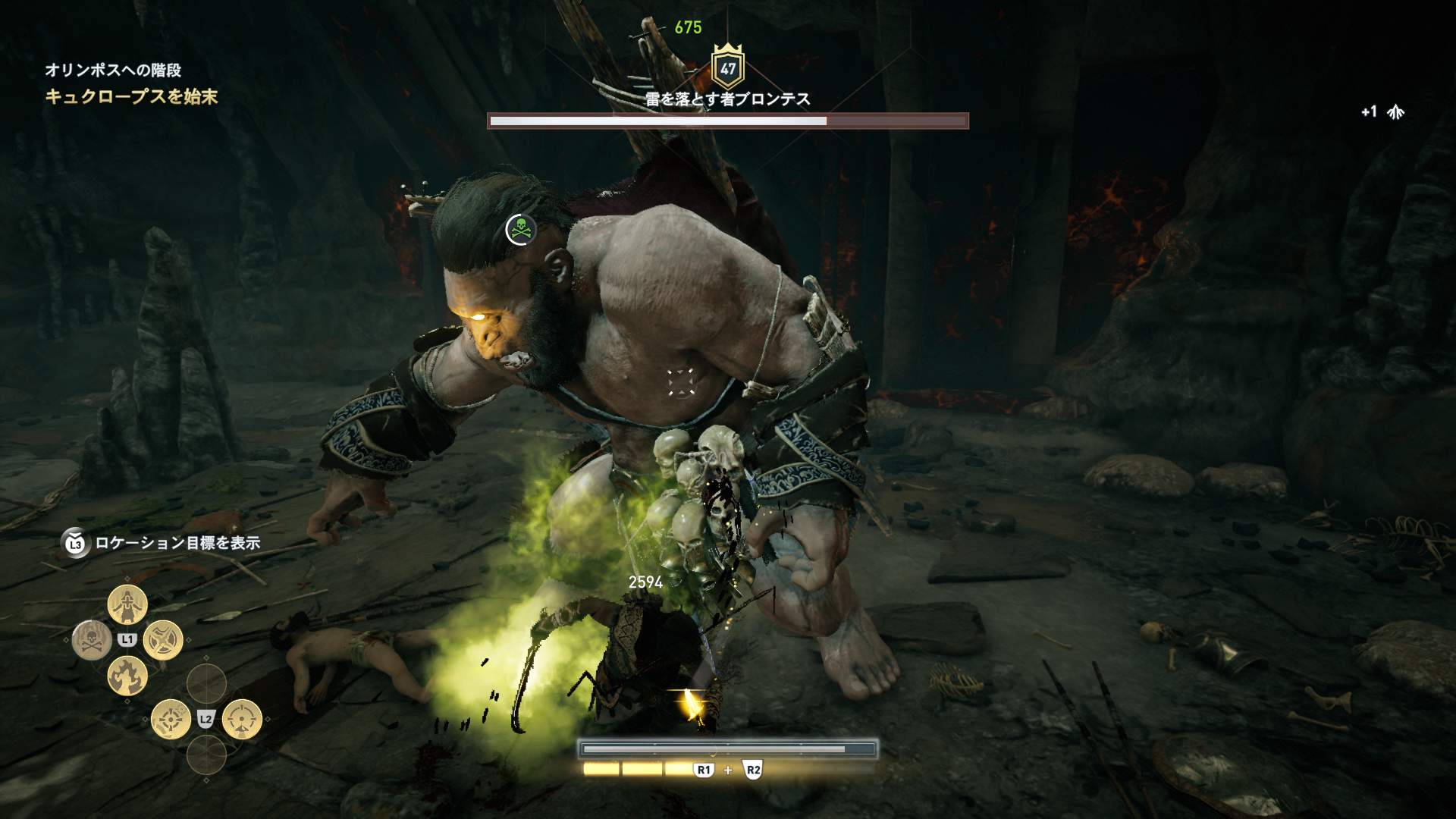Viewport: 1456px width, 819px height.
Task: Use the Overpower Attacks crossed-blades ability
Action: 163,640
